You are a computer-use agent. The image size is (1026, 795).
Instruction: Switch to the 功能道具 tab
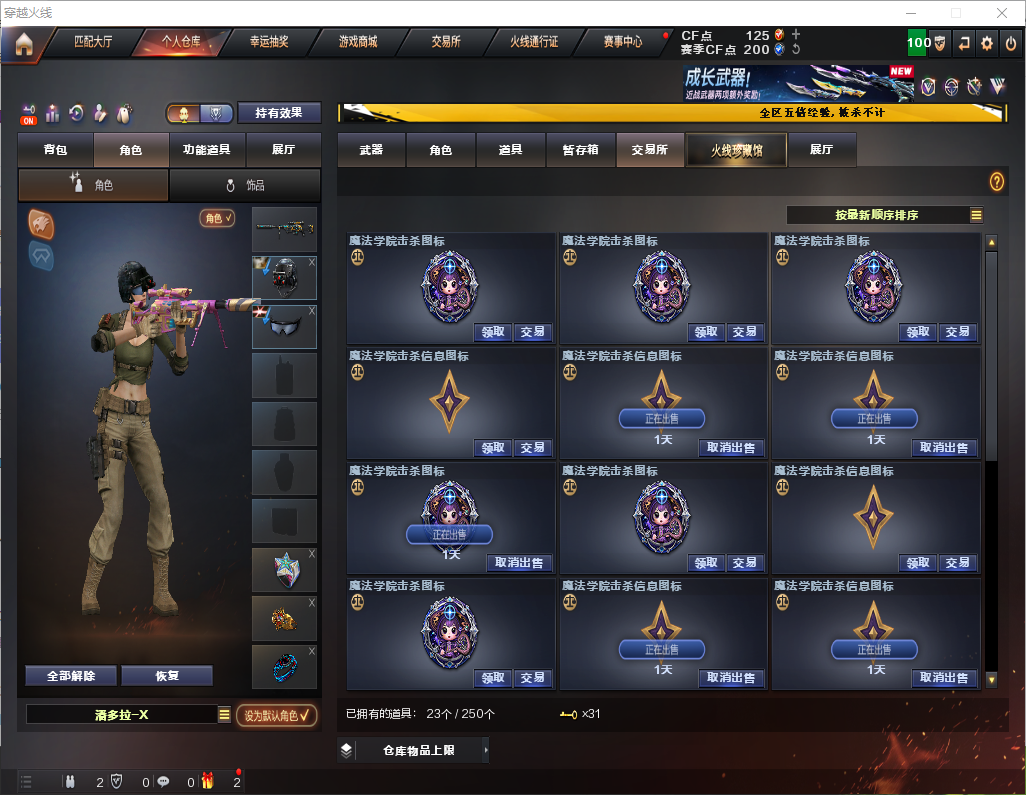click(207, 150)
